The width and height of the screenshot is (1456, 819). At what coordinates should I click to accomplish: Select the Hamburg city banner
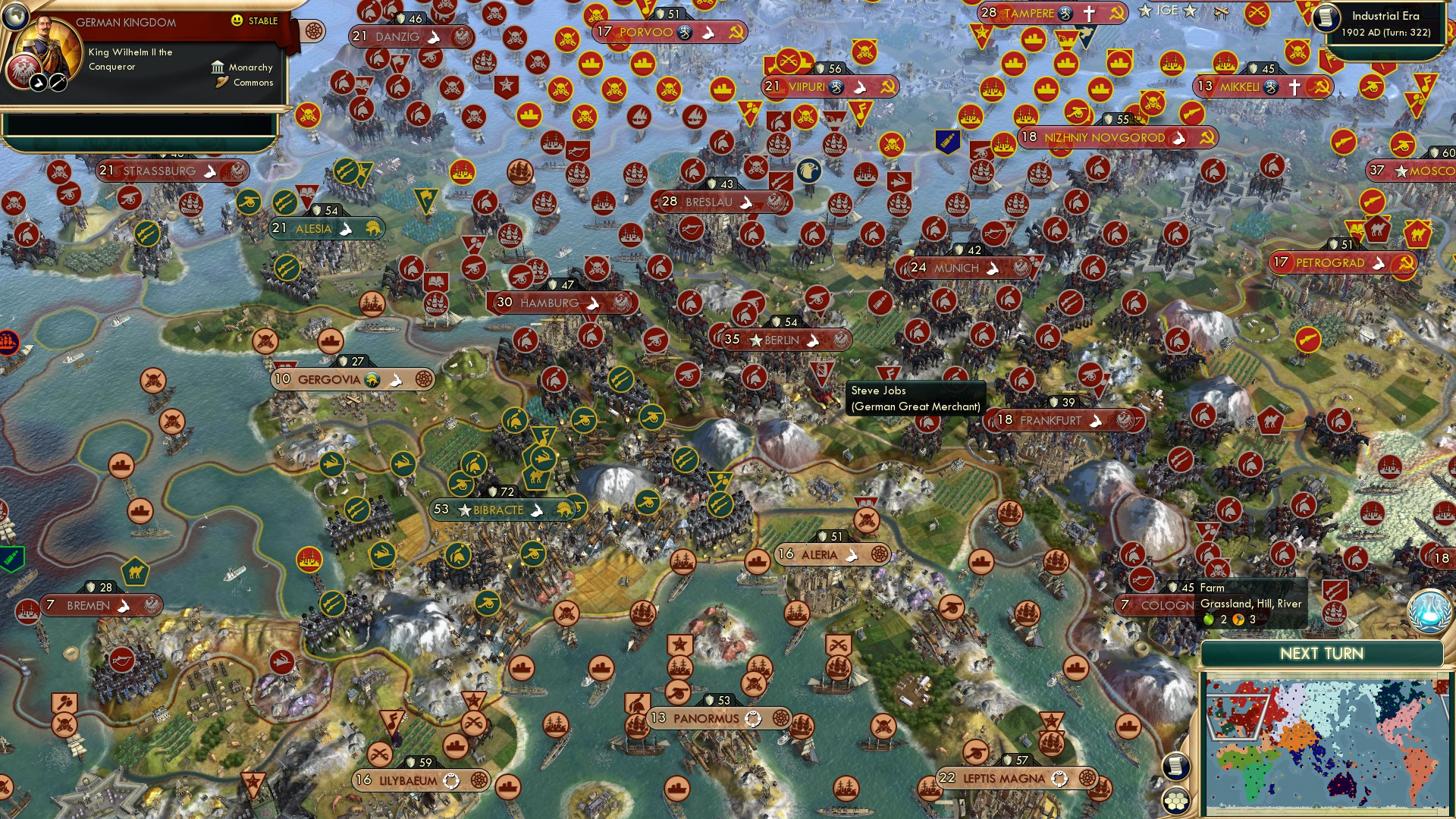point(549,303)
